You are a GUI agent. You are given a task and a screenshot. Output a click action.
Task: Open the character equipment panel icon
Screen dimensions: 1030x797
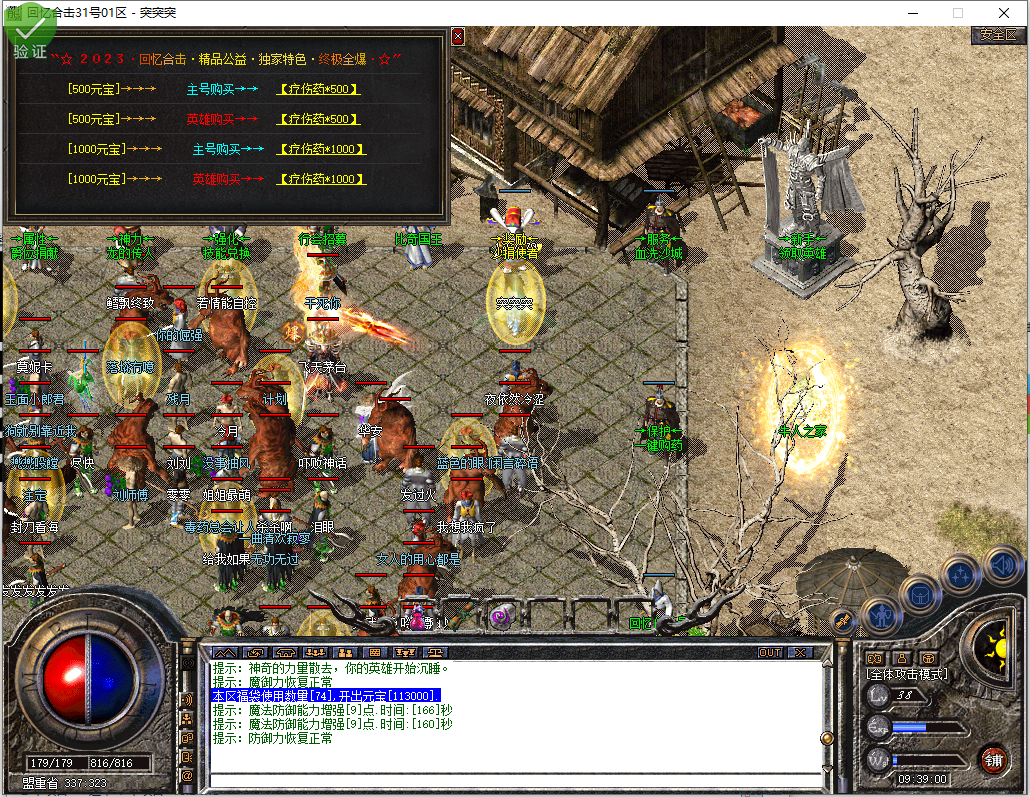881,611
